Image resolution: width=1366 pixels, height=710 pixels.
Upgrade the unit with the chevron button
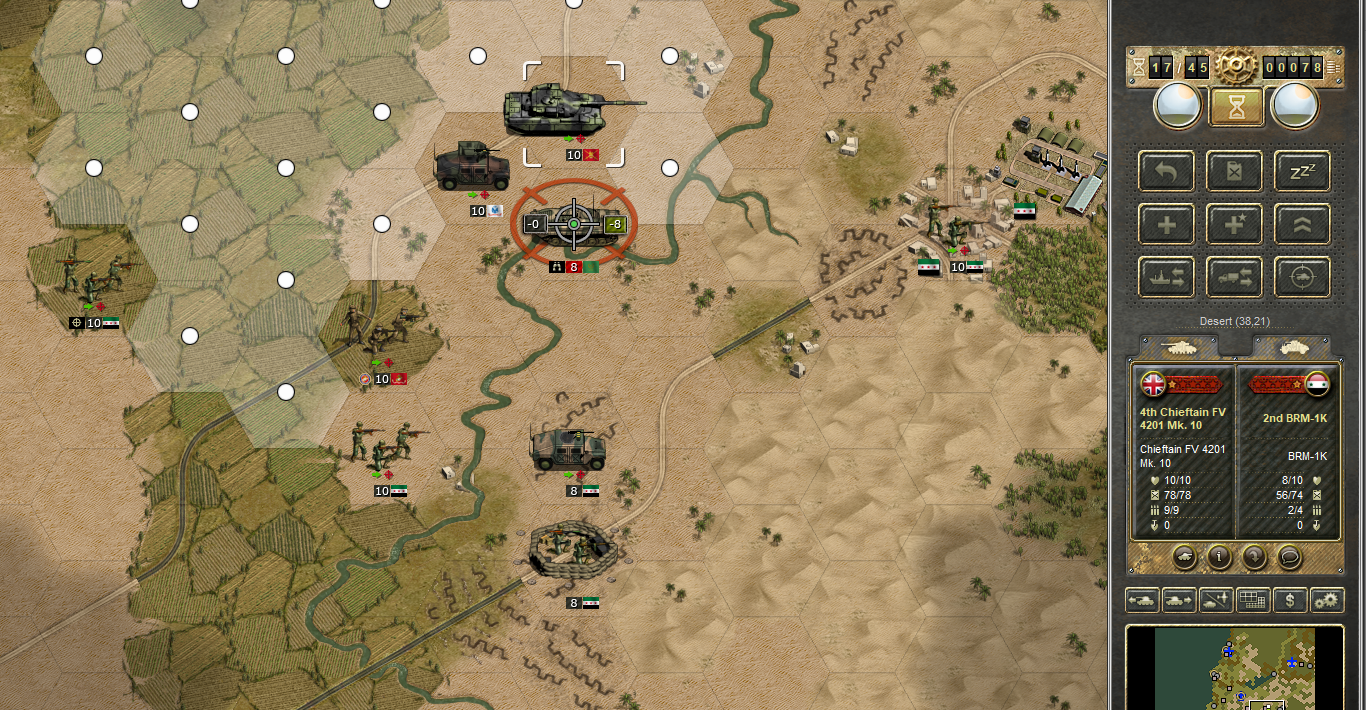(x=1302, y=224)
